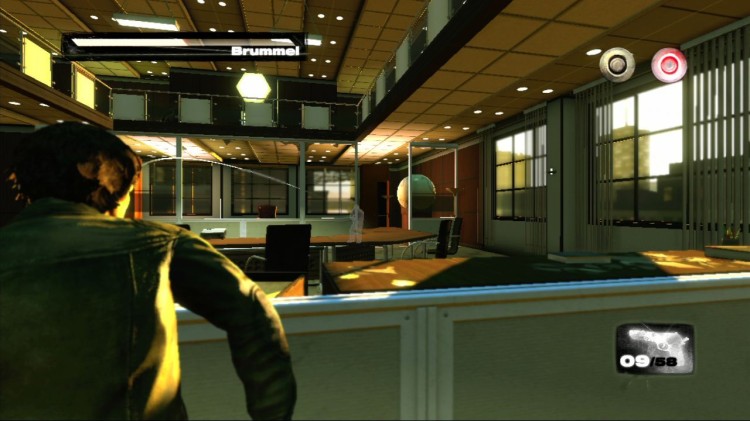This screenshot has height=421, width=750.
Task: Select the pistol weapon icon
Action: (x=654, y=343)
